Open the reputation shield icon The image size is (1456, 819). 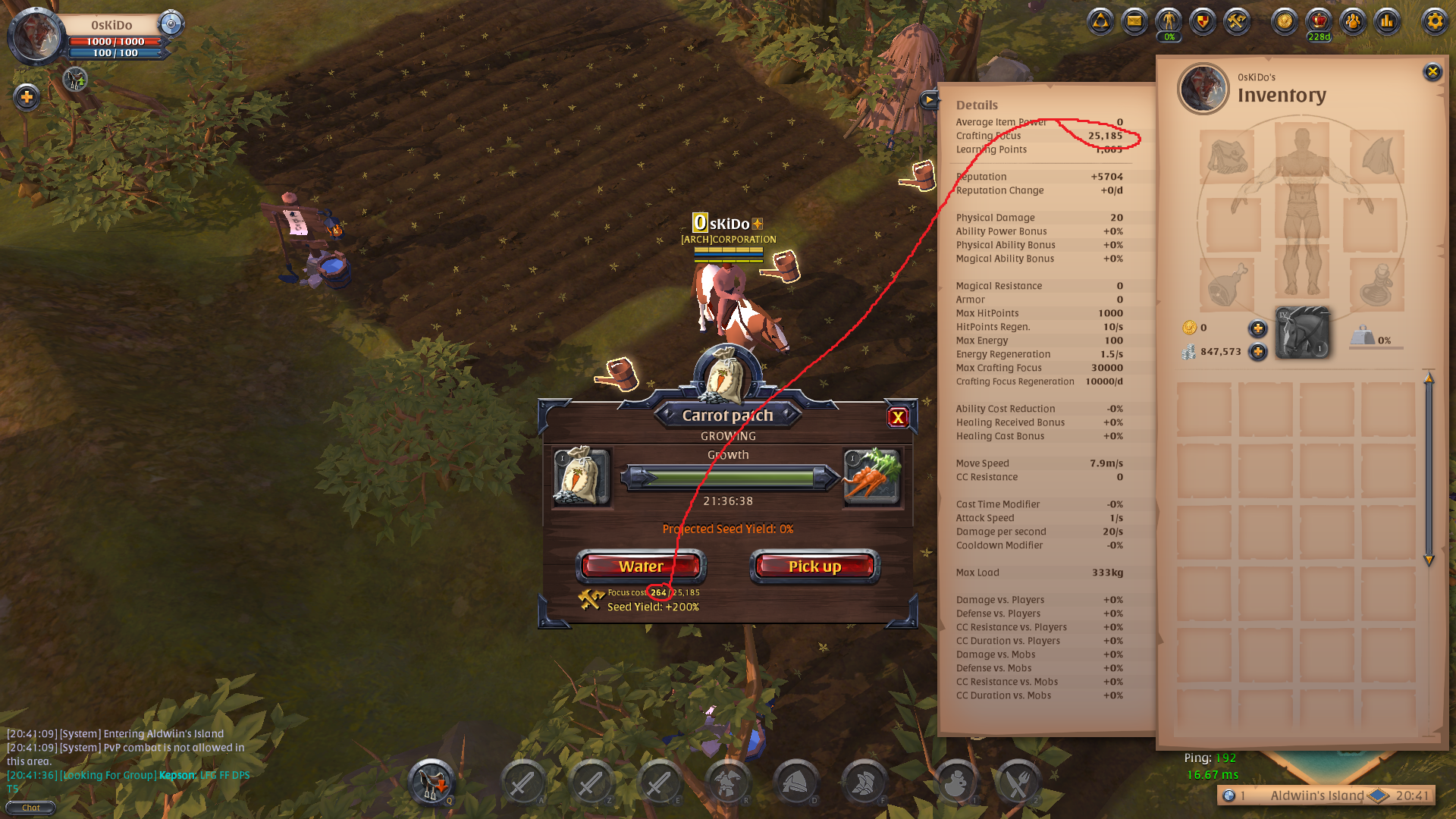1202,23
